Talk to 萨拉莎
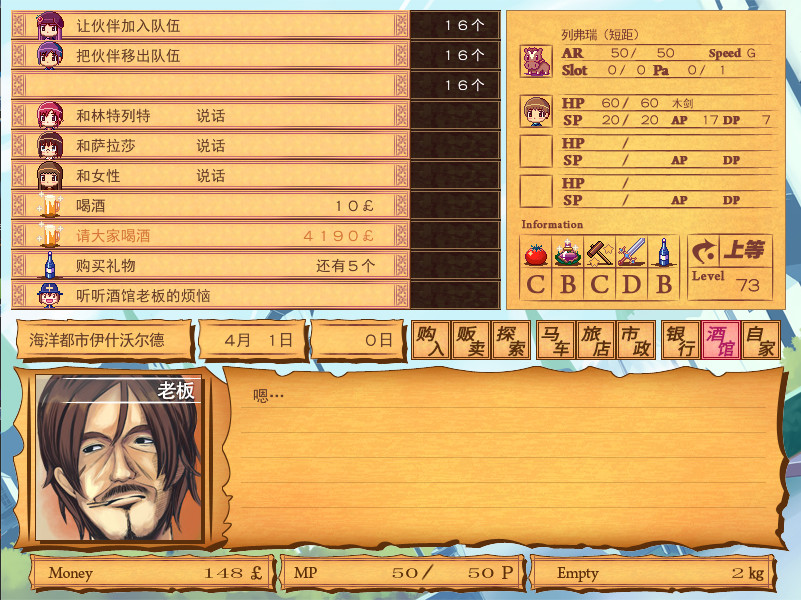 pos(210,146)
